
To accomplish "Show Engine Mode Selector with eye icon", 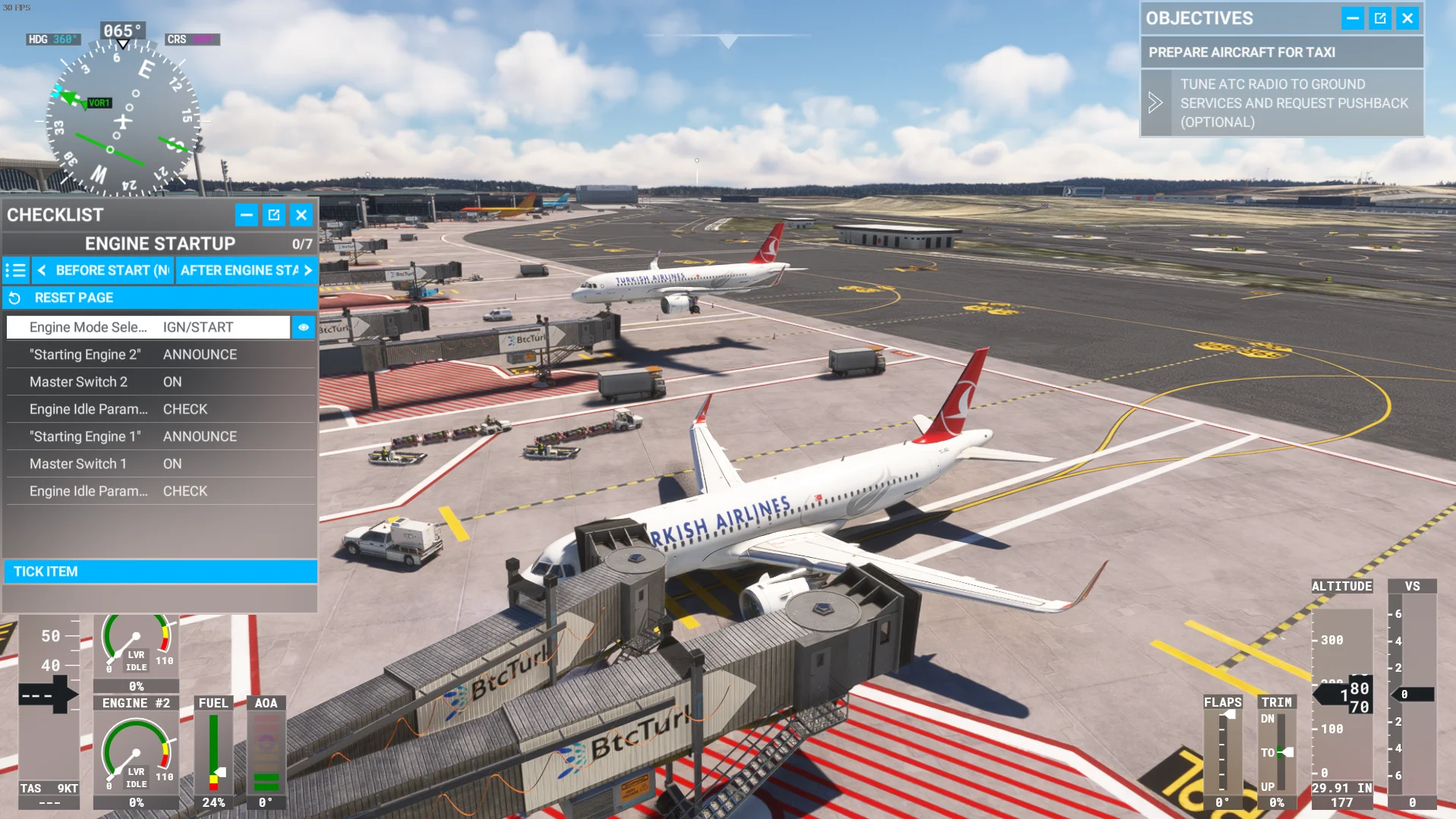I will (x=303, y=327).
